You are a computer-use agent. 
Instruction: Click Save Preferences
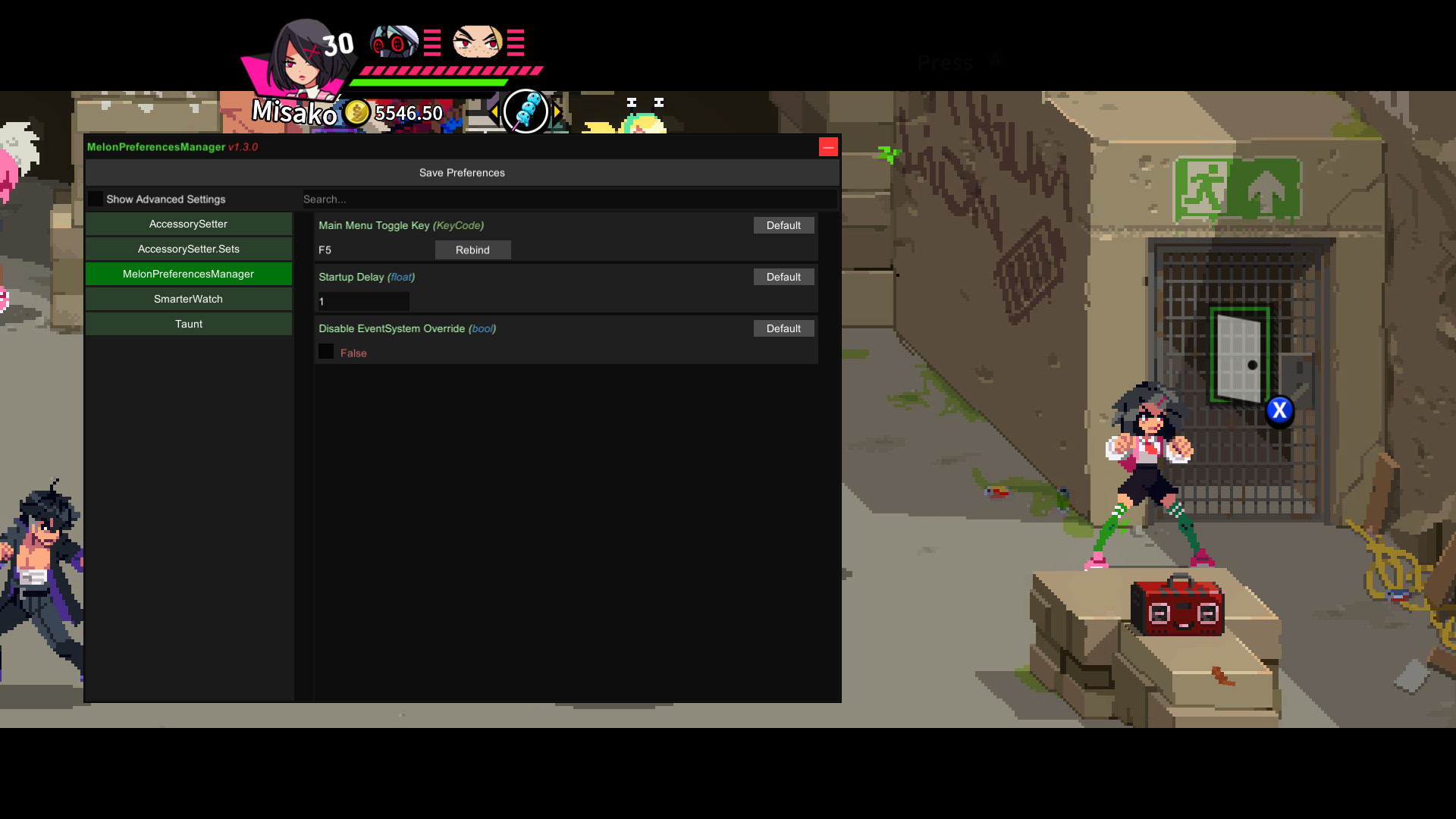point(461,172)
